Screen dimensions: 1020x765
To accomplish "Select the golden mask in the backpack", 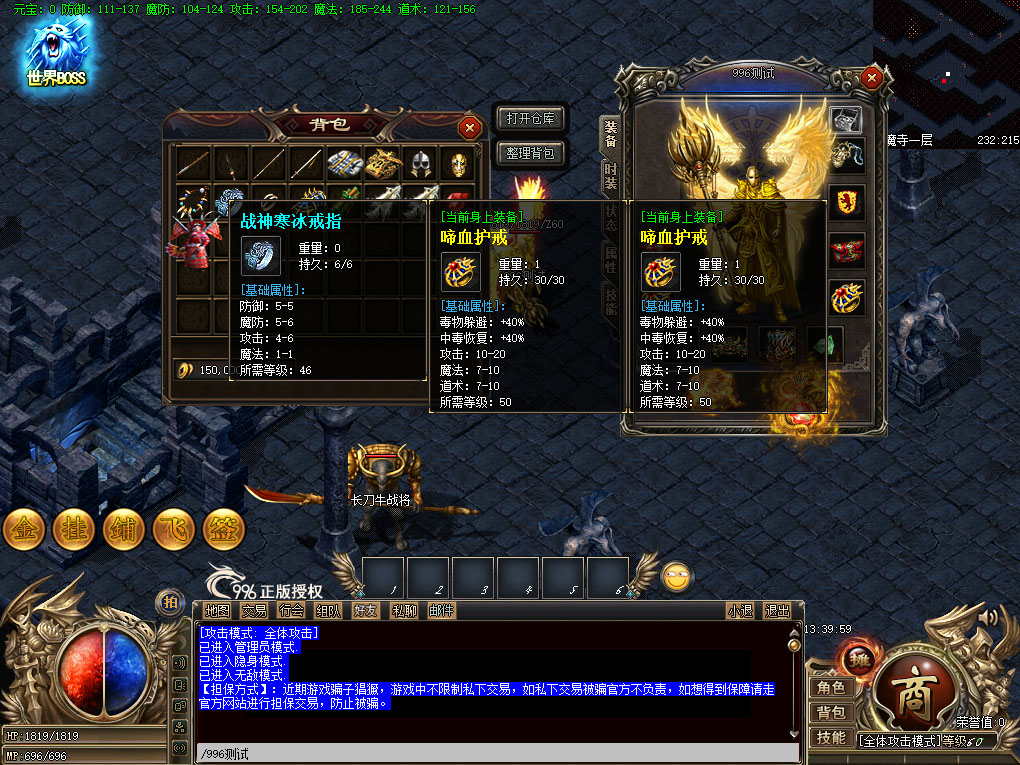I will [x=457, y=163].
